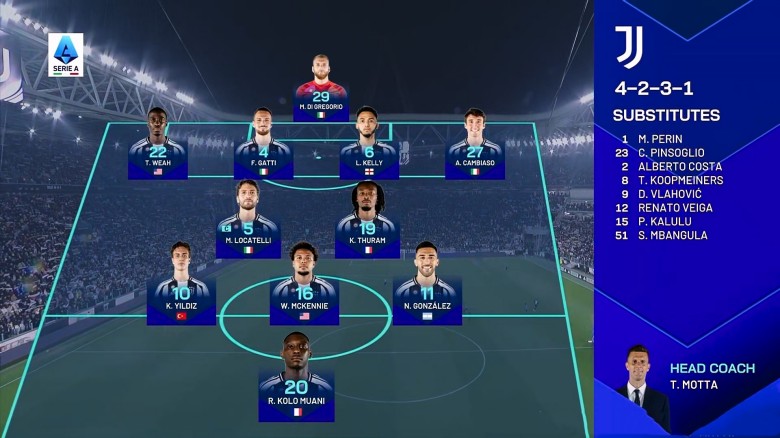Image resolution: width=780 pixels, height=438 pixels.
Task: Click the Juventus club crest
Action: [x=630, y=47]
